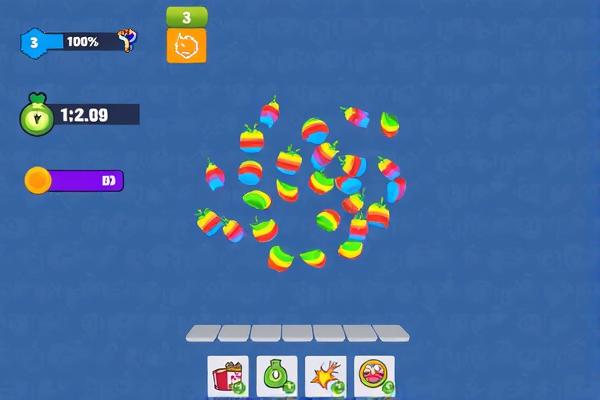
Task: Click the orange swirl target tile
Action: [187, 45]
